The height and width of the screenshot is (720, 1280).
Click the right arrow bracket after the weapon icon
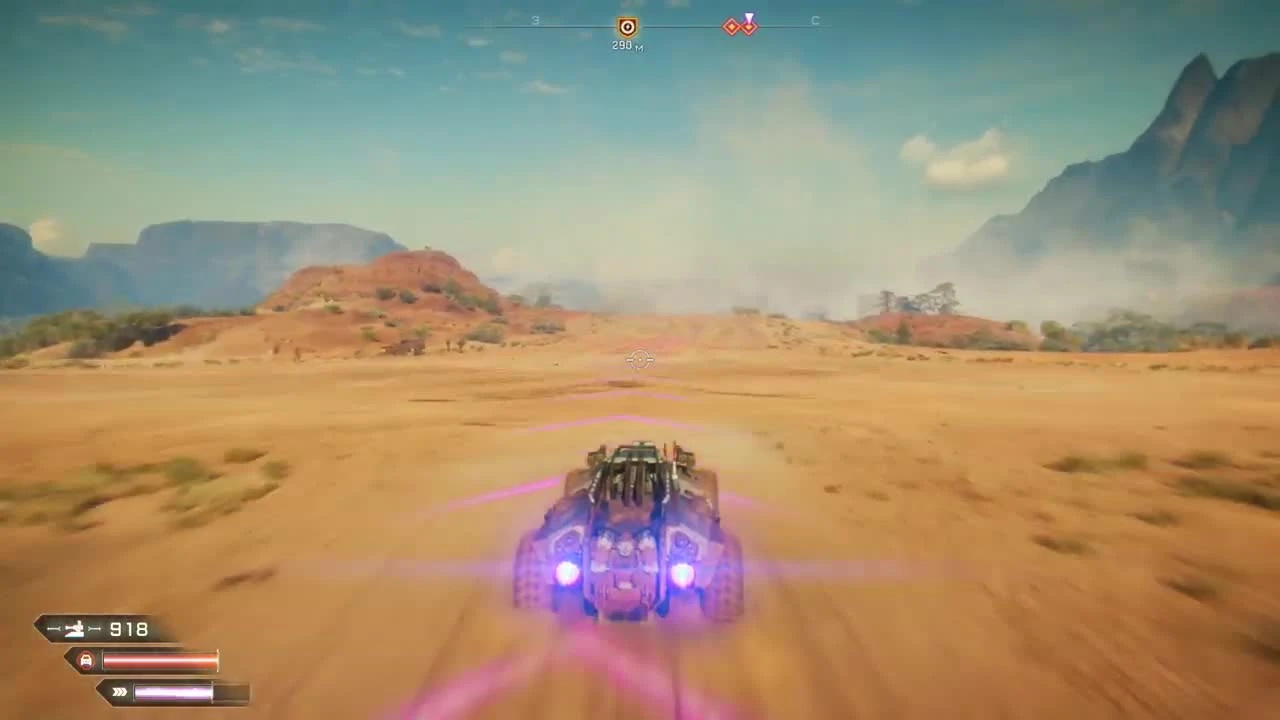pos(96,628)
